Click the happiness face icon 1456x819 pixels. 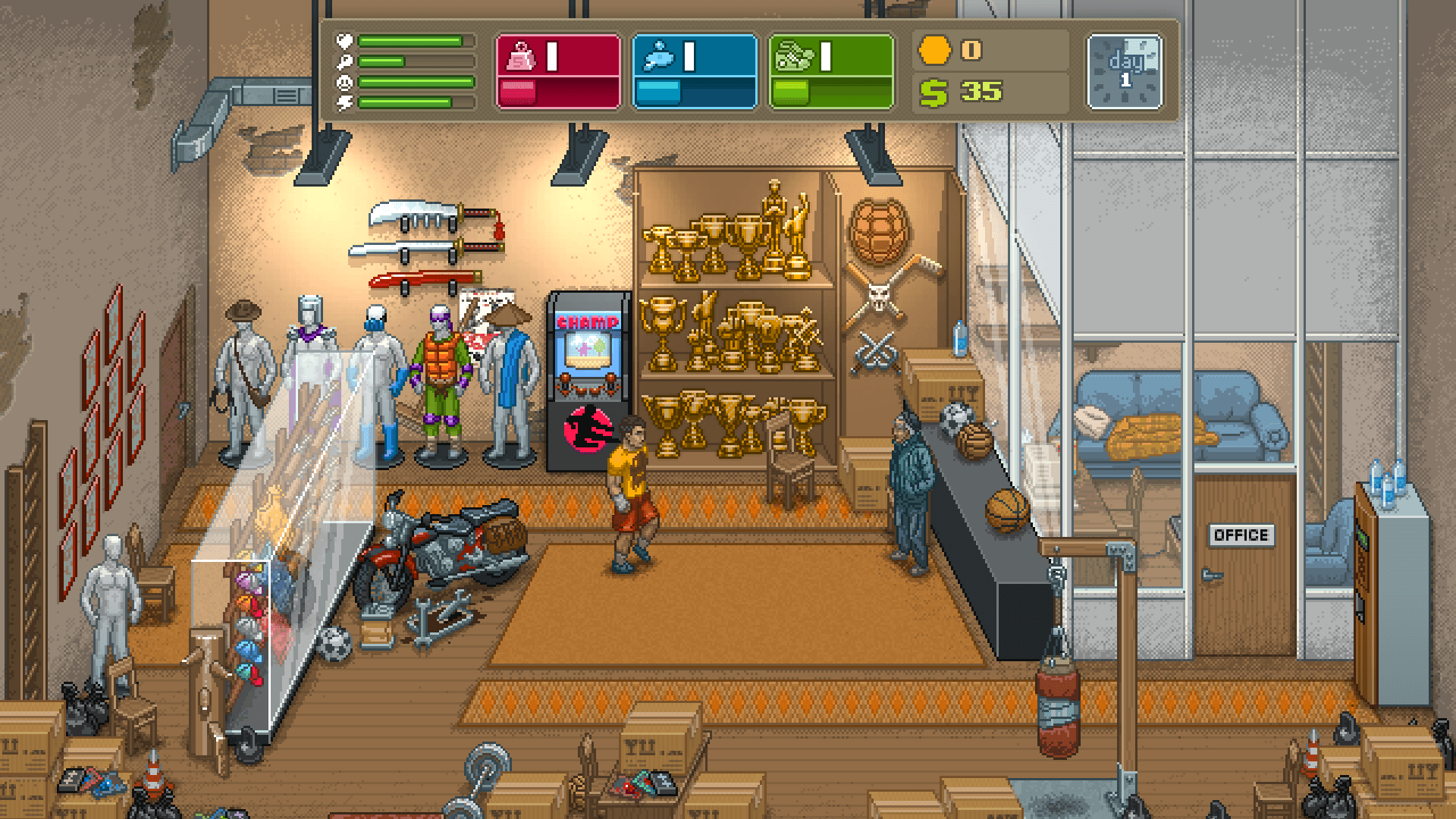[344, 82]
